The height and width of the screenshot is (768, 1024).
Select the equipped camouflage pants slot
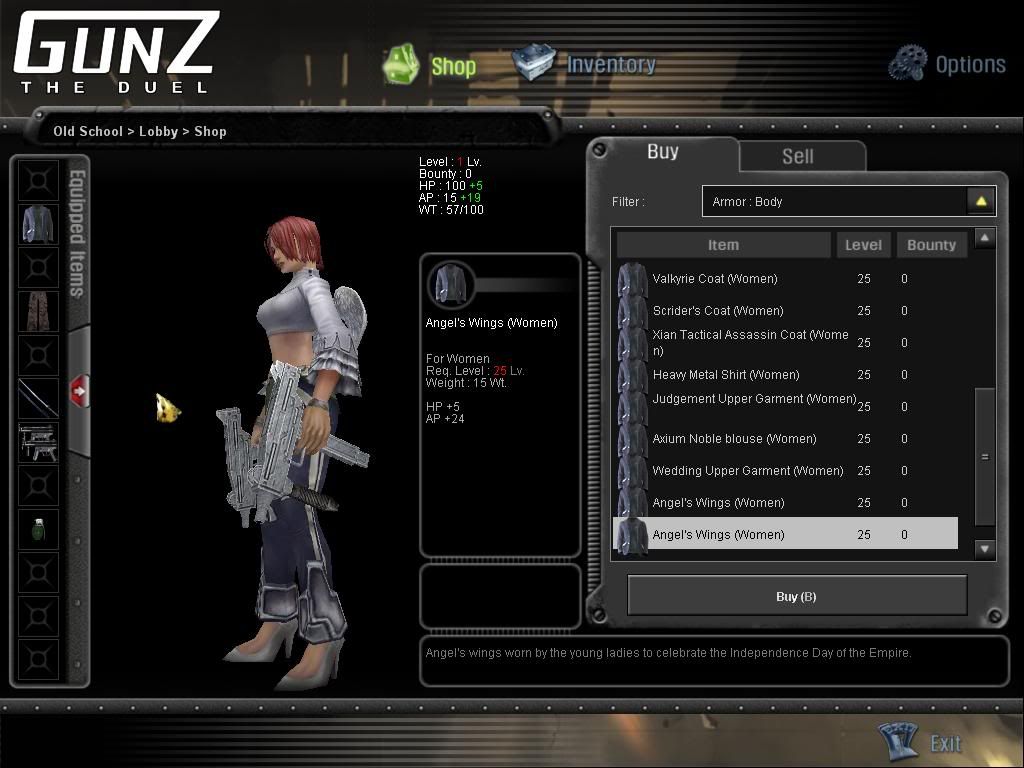point(38,311)
